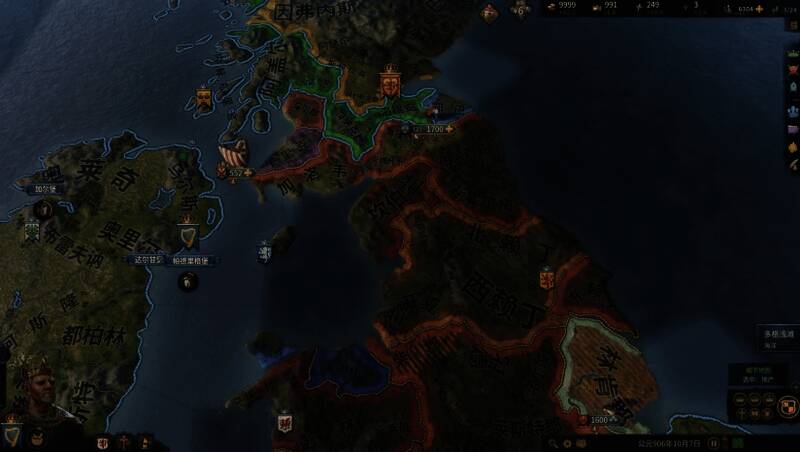Click the harp coat of arms shield
800x452 pixels.
pyautogui.click(x=10, y=434)
